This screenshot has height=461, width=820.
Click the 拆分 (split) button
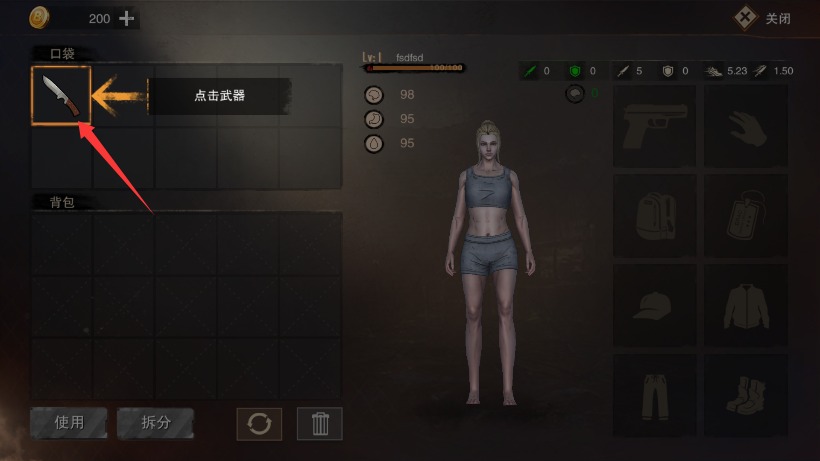click(155, 423)
